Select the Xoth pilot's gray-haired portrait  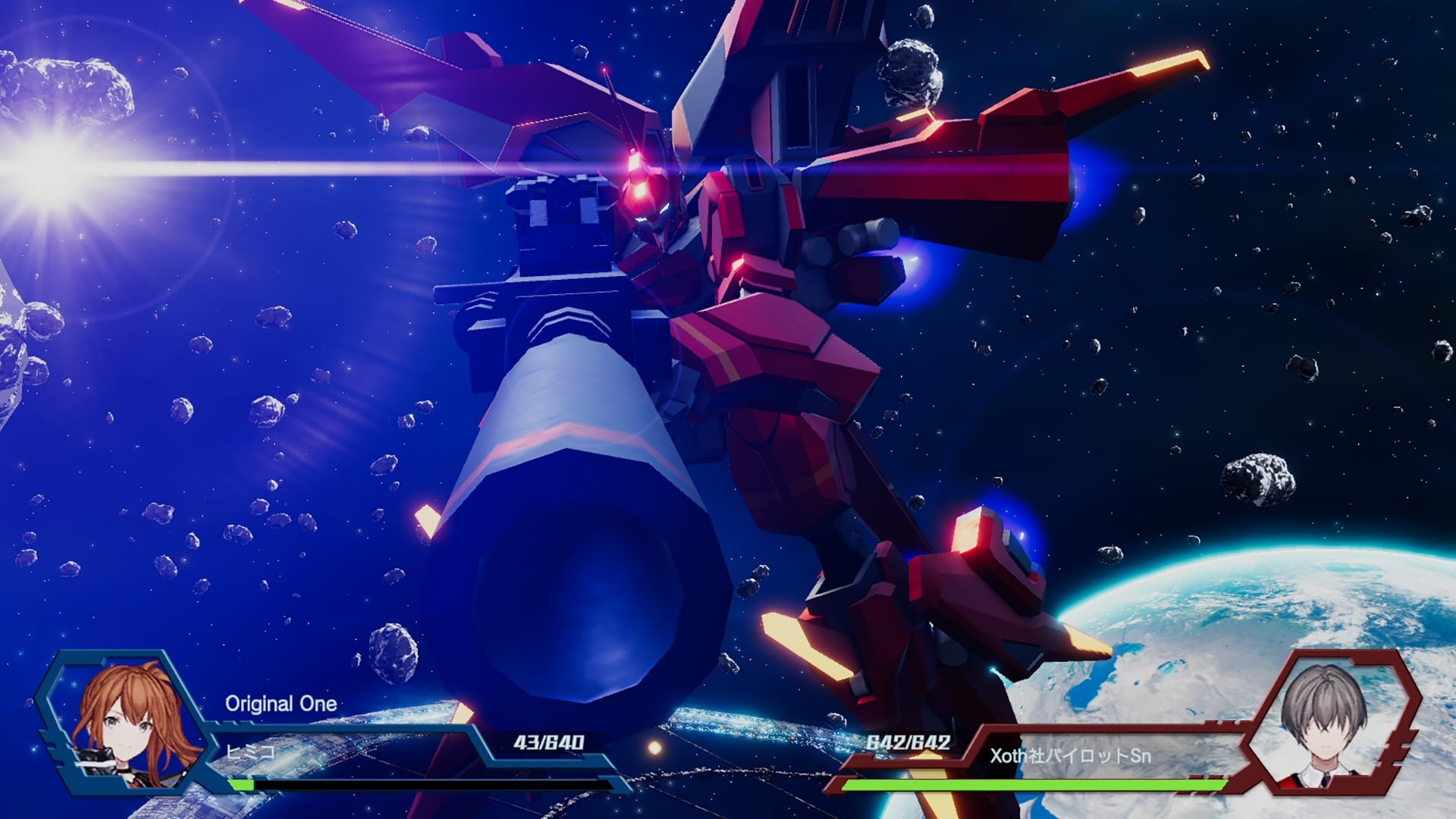tap(1324, 720)
